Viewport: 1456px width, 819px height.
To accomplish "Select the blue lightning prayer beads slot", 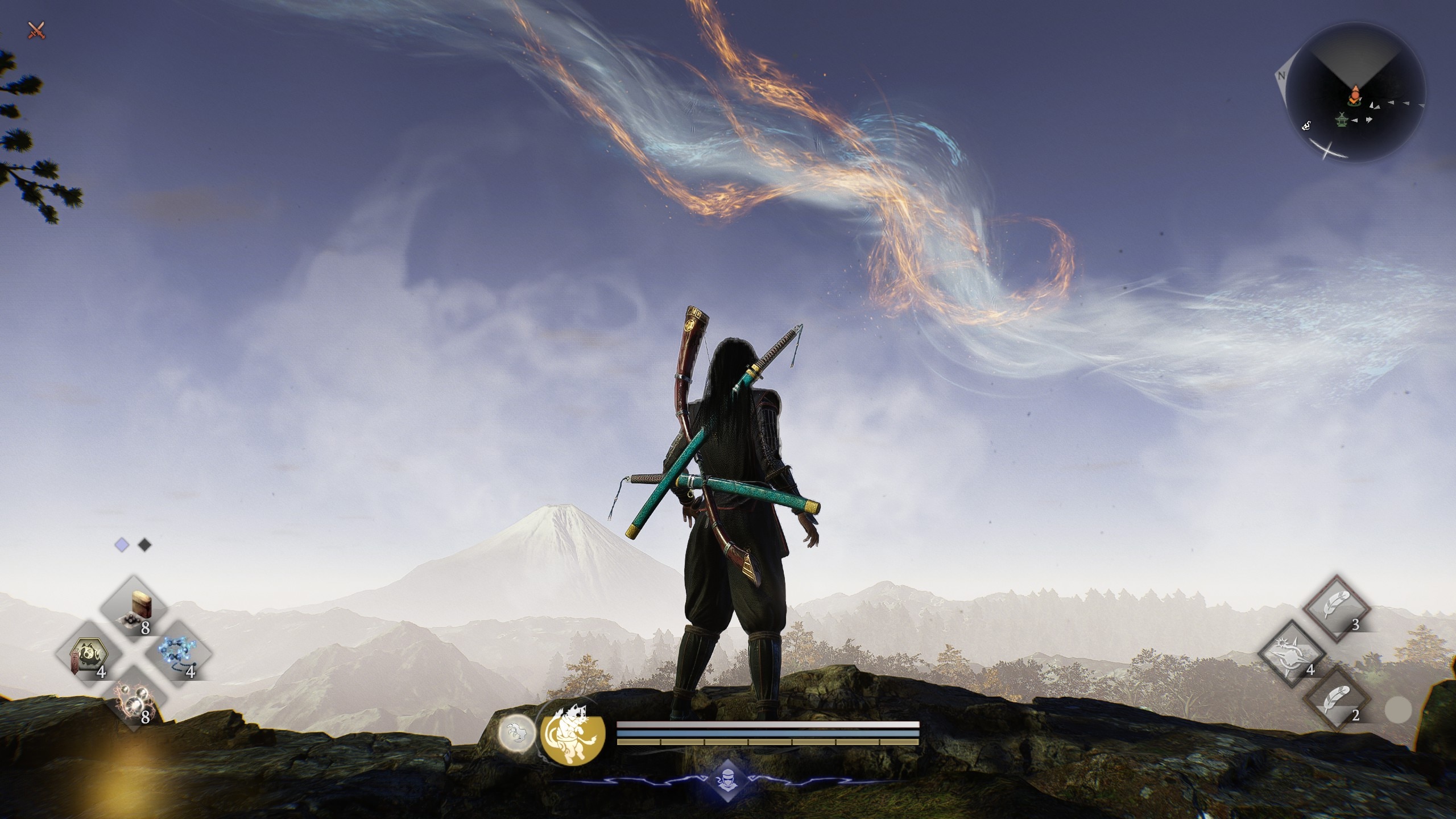I will click(179, 655).
